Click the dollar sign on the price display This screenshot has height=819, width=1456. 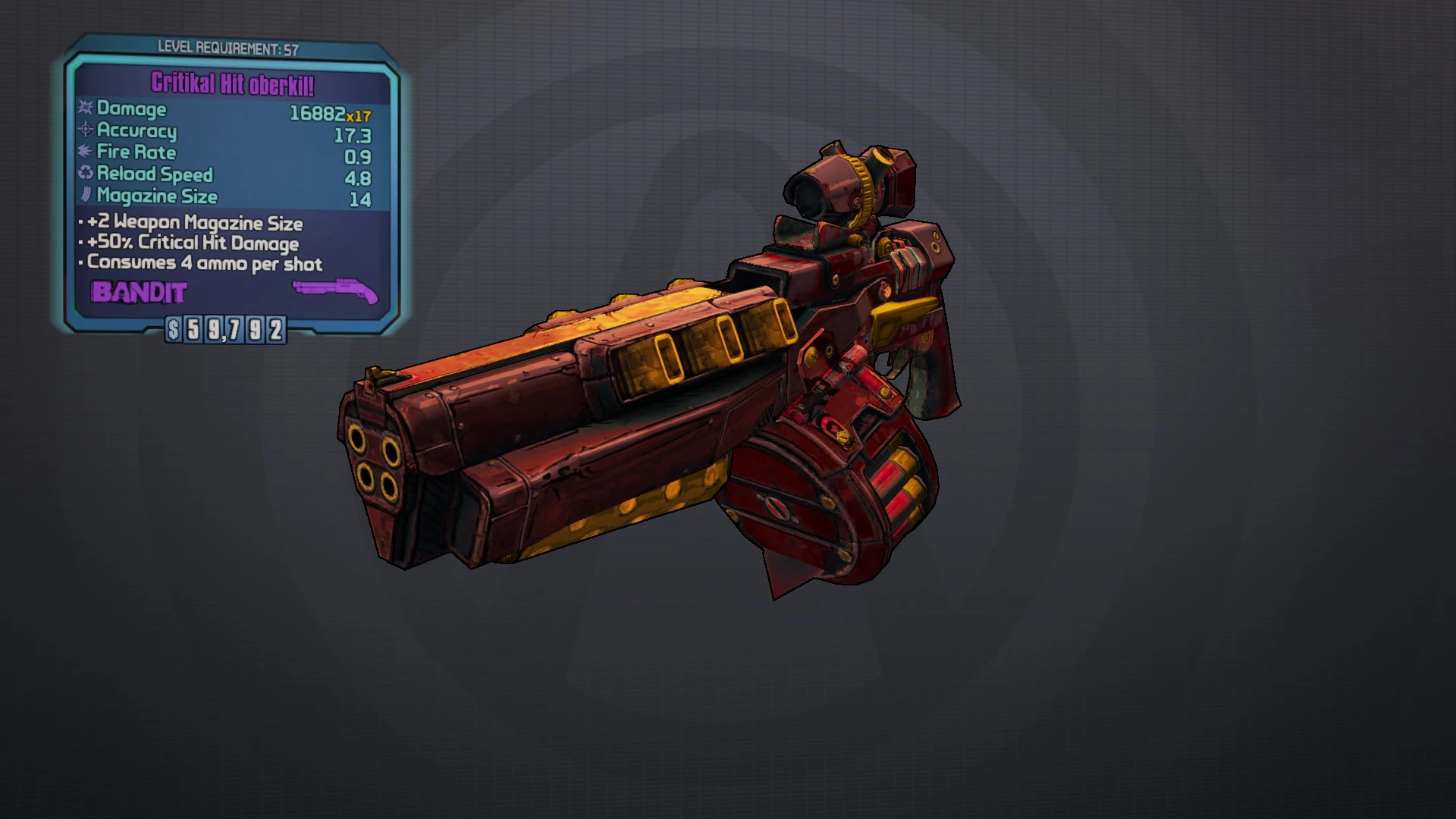pyautogui.click(x=173, y=330)
